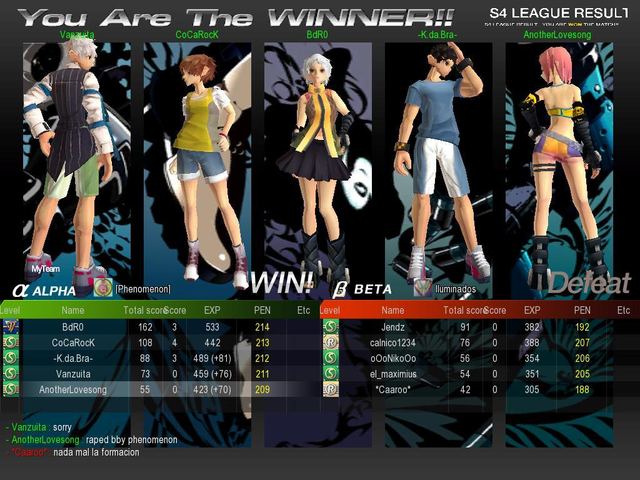Select Jendz's row in the Beta scoreboard
The image size is (640, 480).
pos(480,327)
